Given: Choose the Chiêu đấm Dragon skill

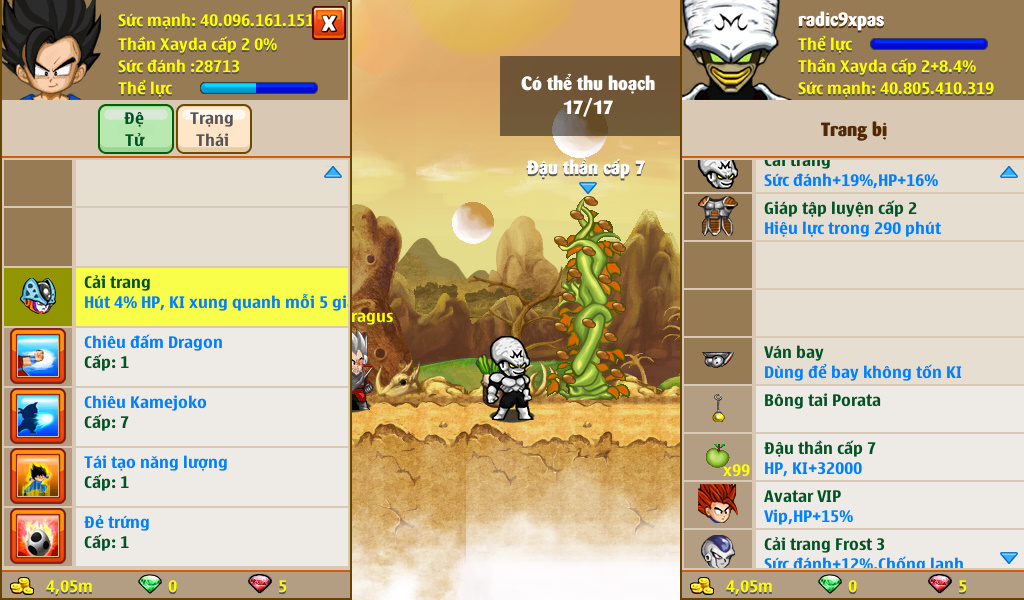Looking at the screenshot, I should point(211,352).
